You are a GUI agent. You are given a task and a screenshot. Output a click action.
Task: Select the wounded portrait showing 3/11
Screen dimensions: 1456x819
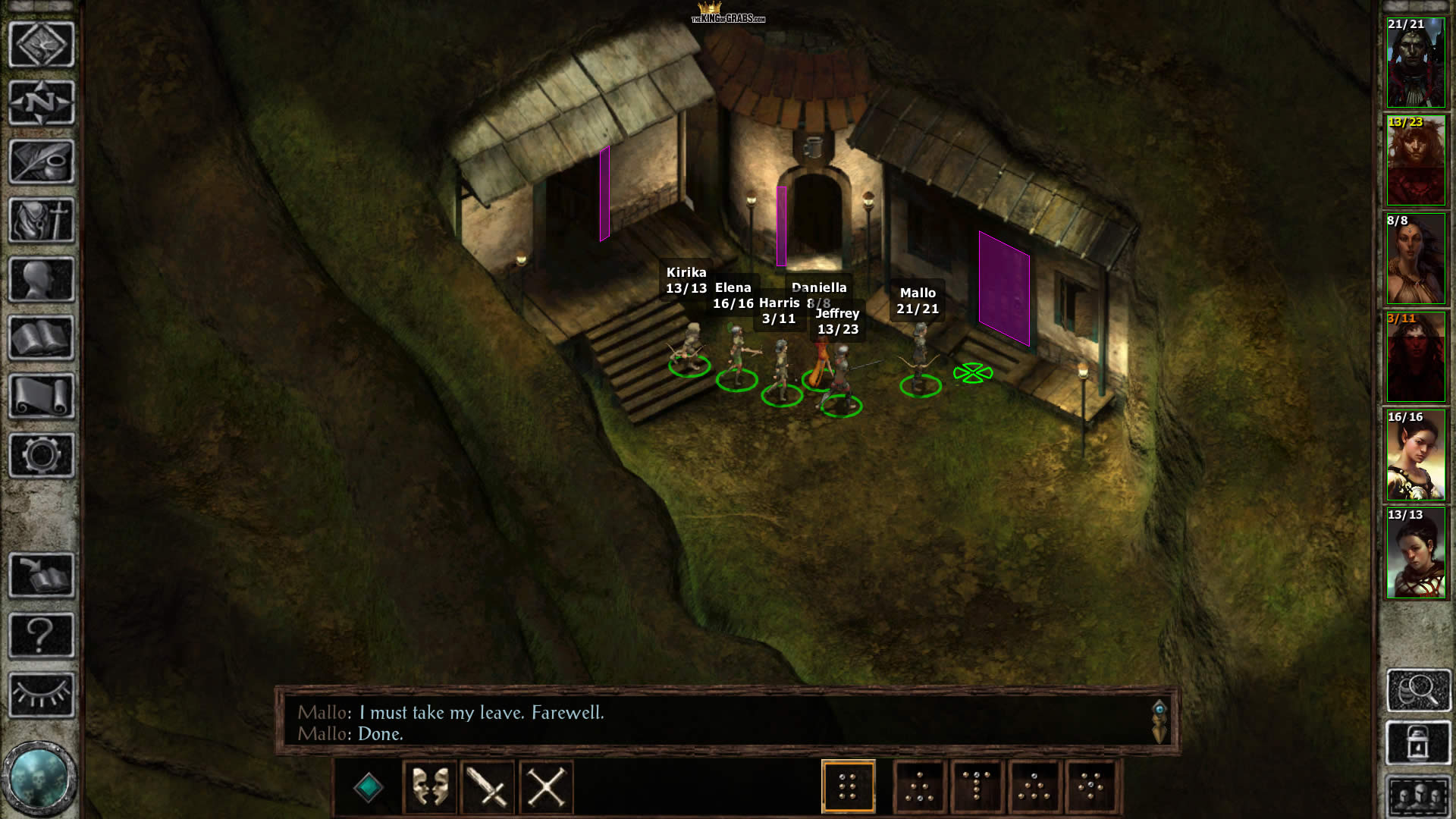point(1416,357)
